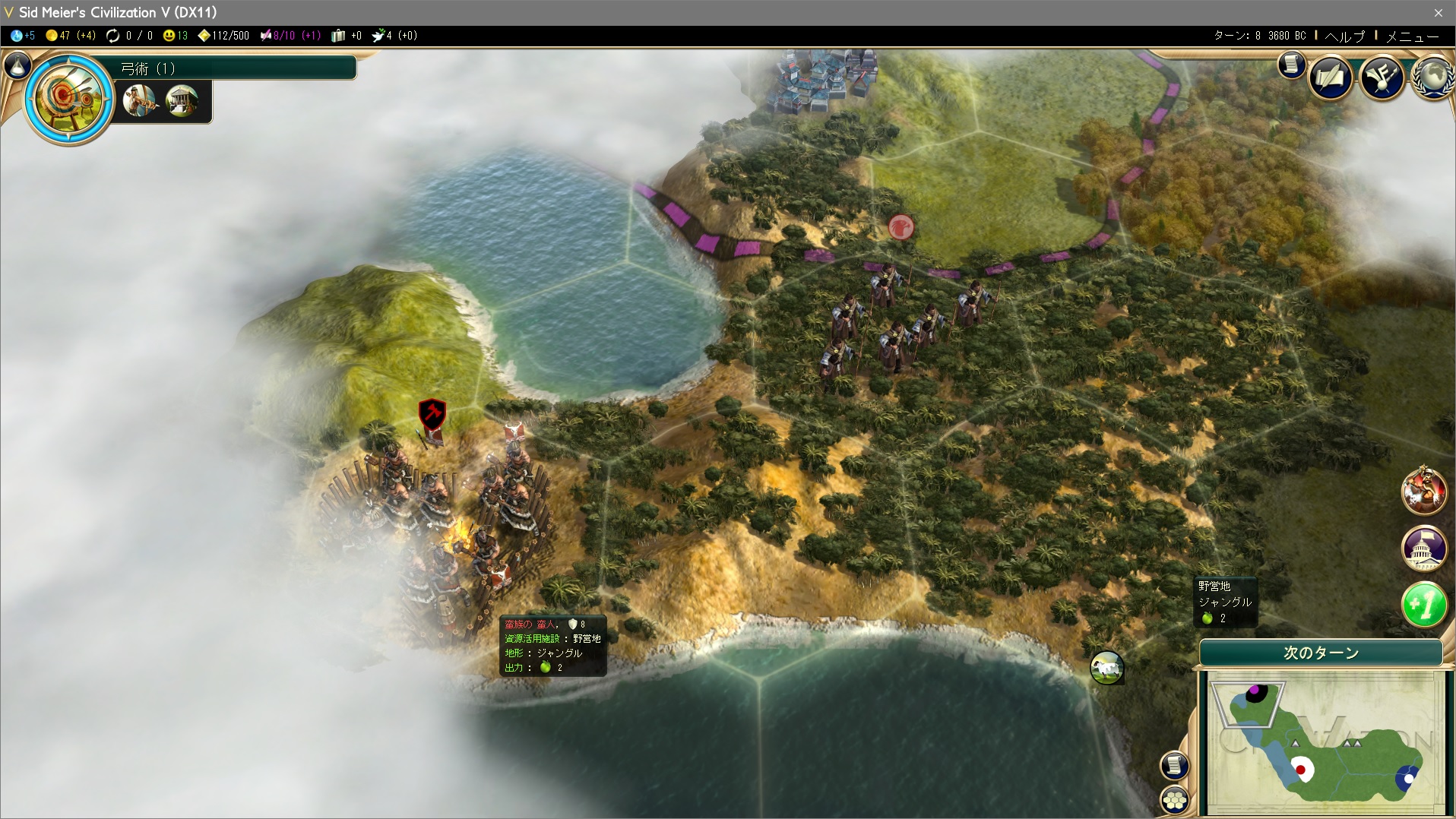Viewport: 1456px width, 819px height.
Task: Select the temple wonder icon under 弓術
Action: pyautogui.click(x=182, y=100)
